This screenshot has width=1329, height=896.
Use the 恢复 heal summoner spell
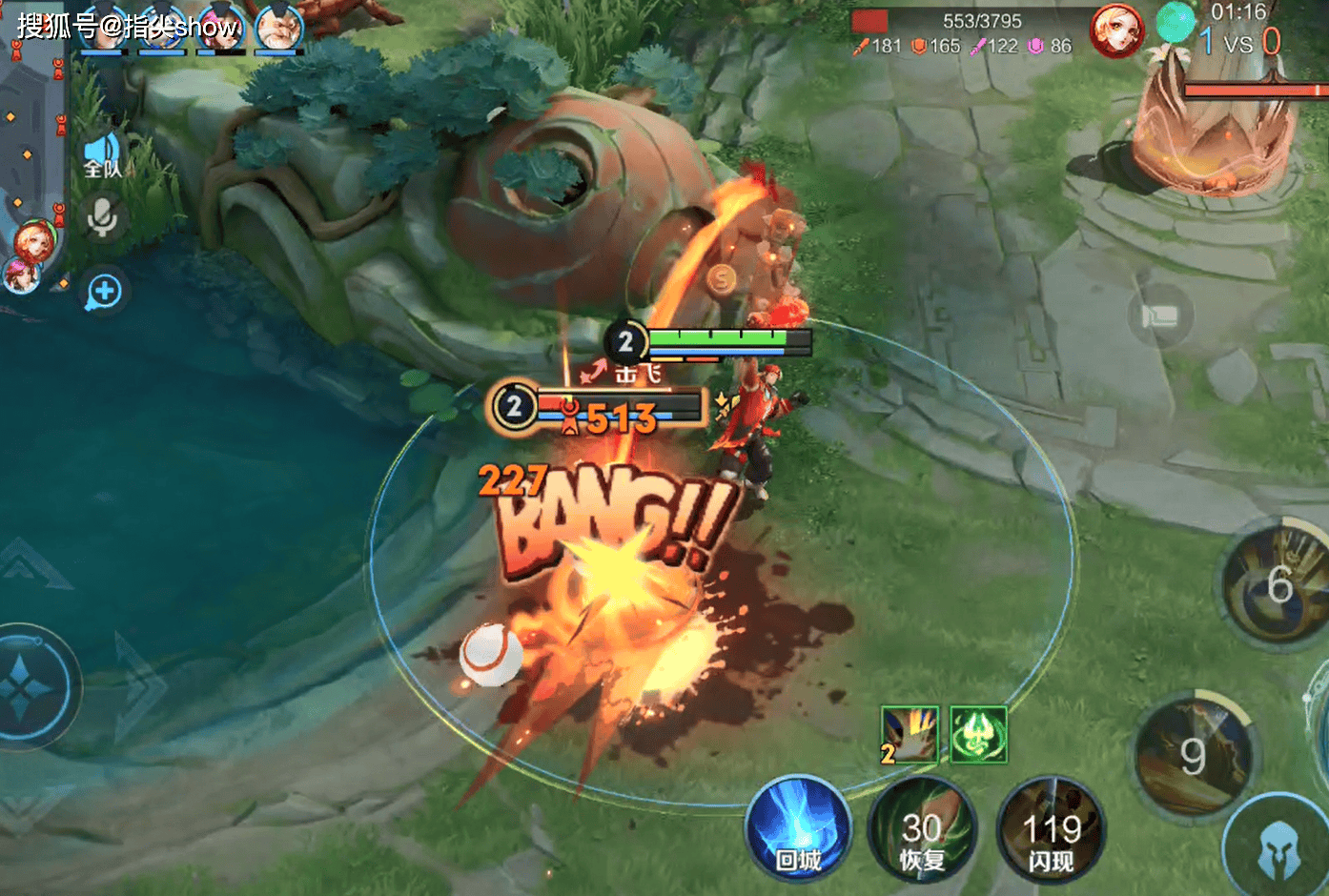pos(921,829)
